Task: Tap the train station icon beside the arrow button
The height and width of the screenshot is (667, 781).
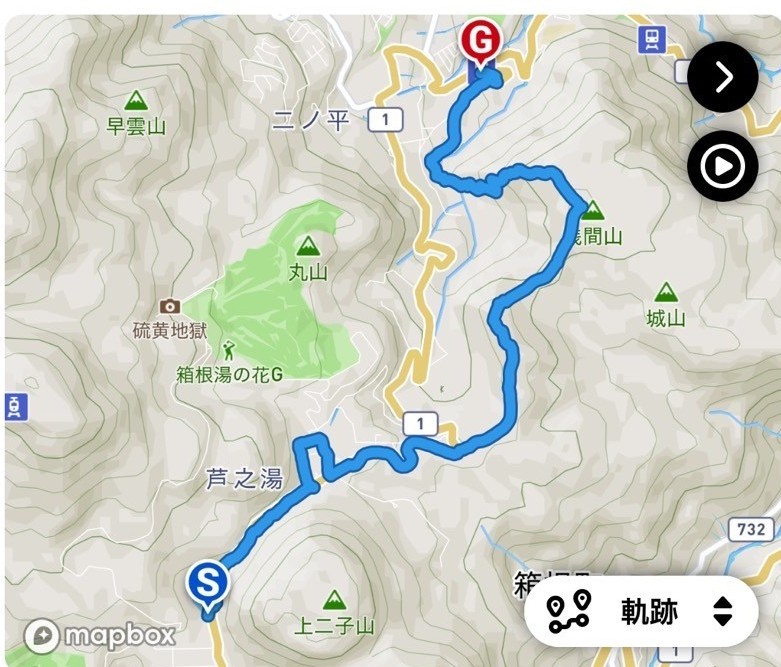Action: (652, 39)
